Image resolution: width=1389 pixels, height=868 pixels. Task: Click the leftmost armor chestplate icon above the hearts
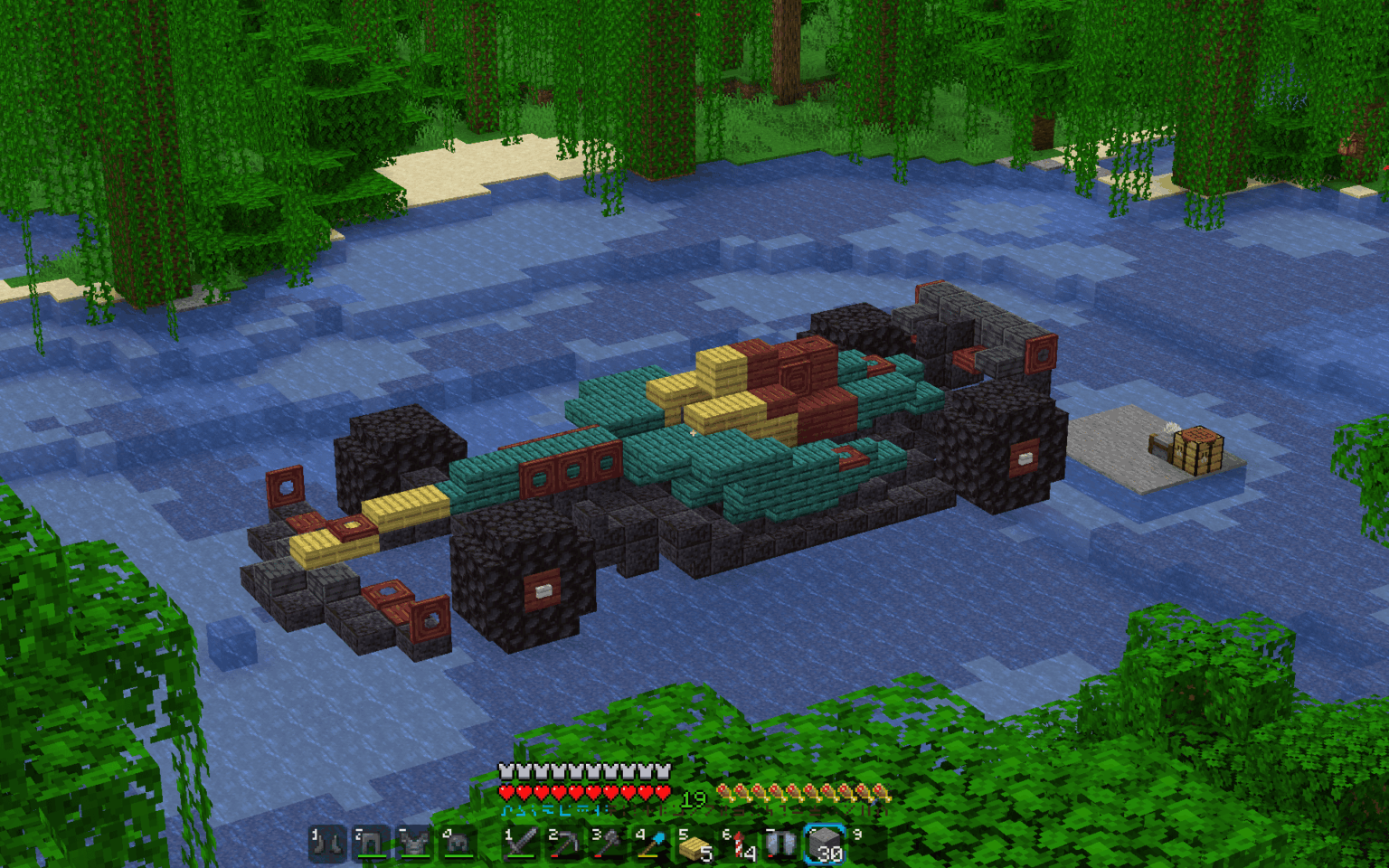(x=505, y=772)
